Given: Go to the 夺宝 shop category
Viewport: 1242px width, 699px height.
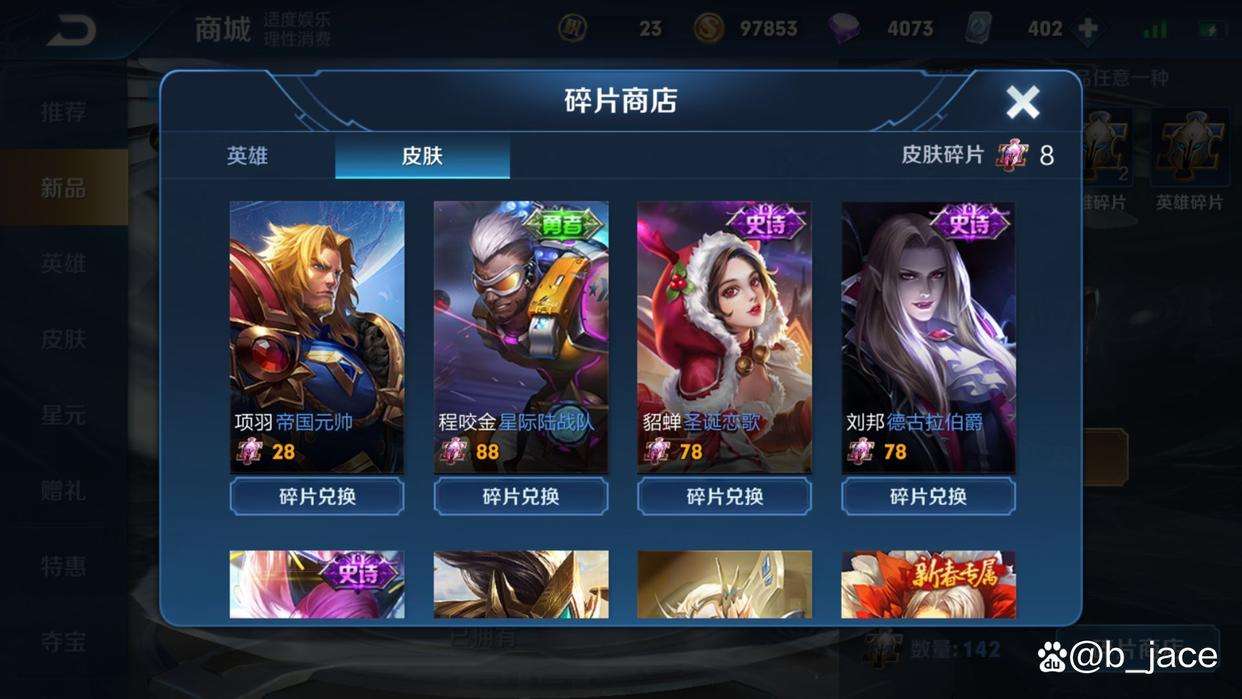Looking at the screenshot, I should coord(63,642).
